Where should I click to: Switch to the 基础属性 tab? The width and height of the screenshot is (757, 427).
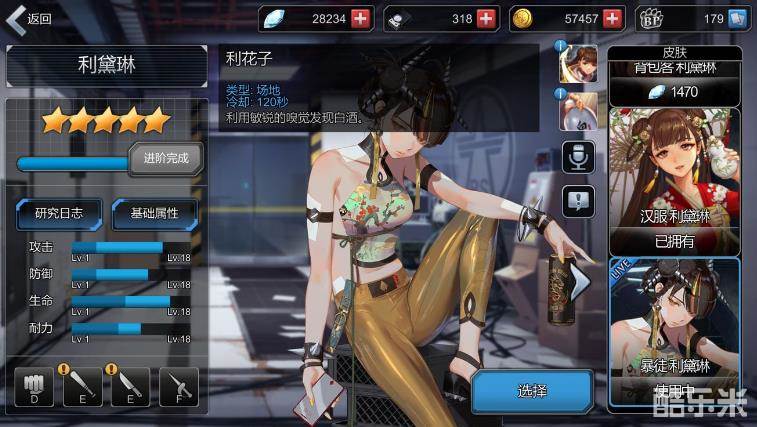[153, 212]
